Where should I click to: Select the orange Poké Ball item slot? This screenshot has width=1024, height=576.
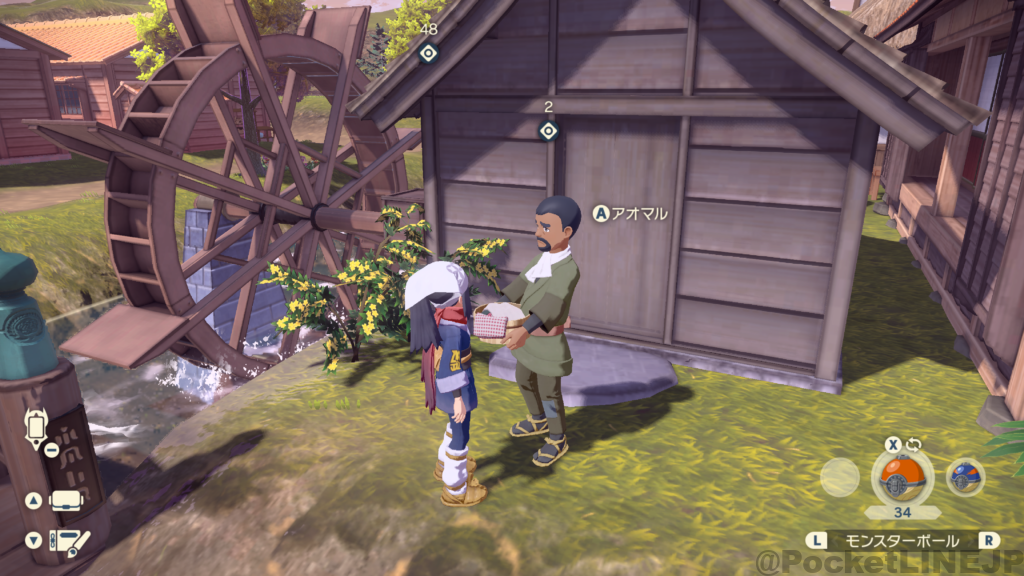902,475
